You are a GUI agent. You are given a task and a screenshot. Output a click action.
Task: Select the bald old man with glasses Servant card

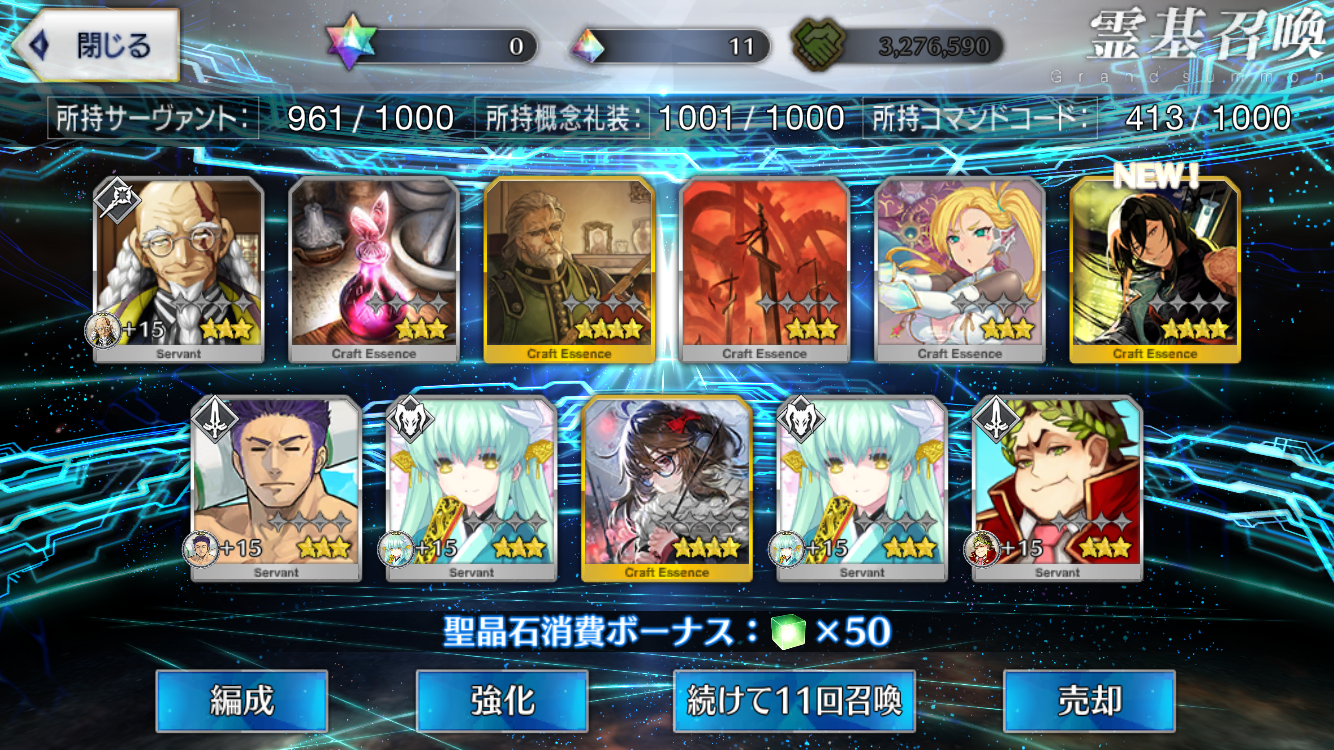[179, 269]
